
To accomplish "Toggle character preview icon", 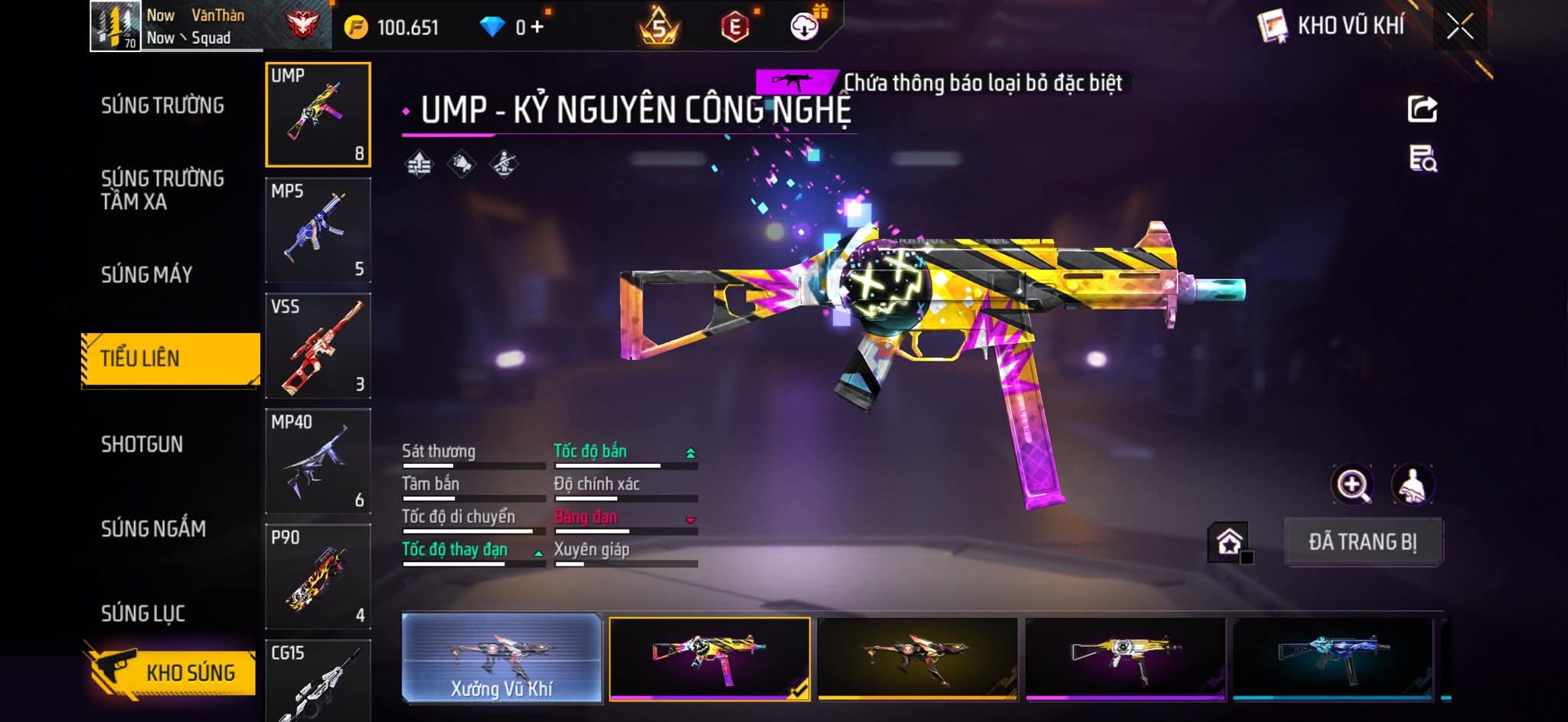I will 1413,485.
